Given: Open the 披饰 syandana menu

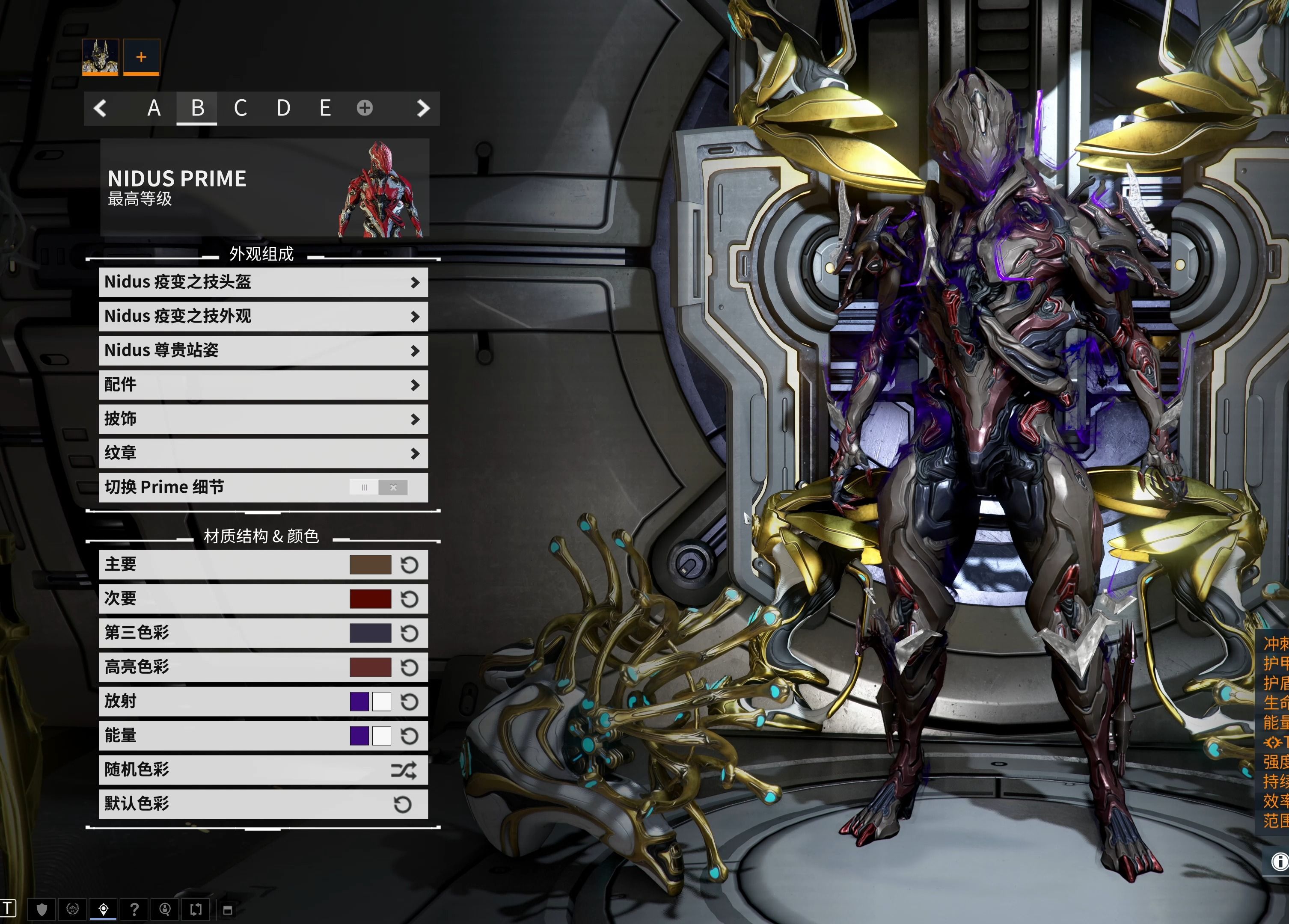Looking at the screenshot, I should pyautogui.click(x=263, y=419).
